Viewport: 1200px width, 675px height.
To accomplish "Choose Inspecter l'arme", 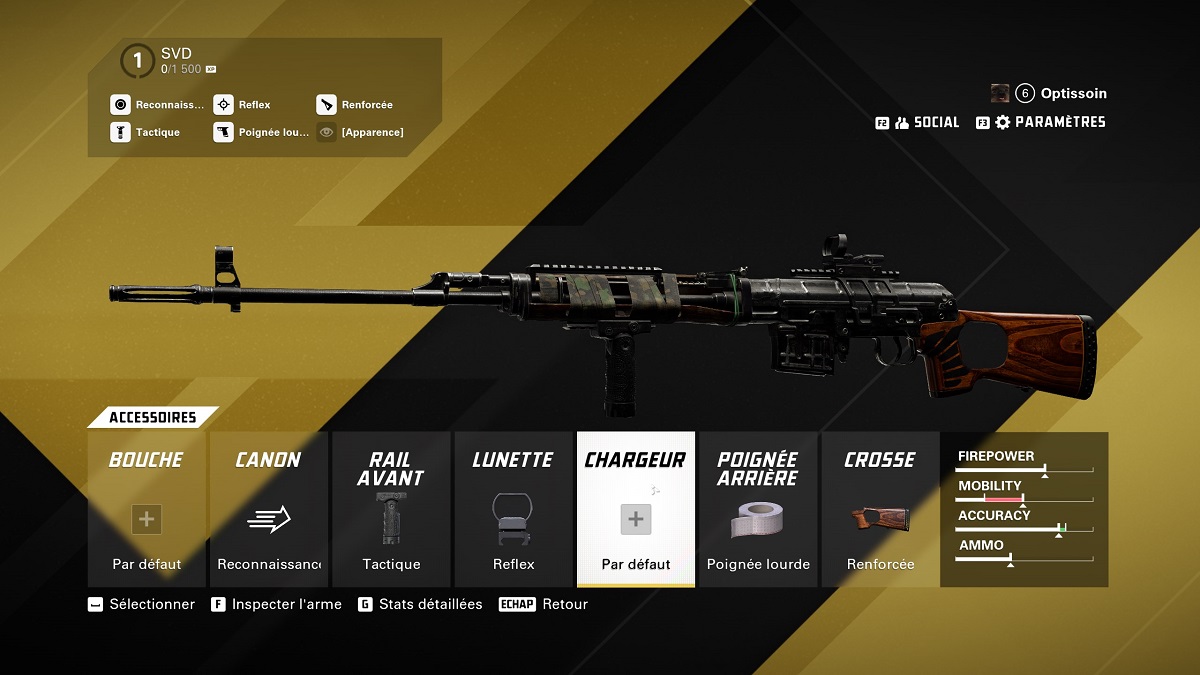I will [277, 604].
